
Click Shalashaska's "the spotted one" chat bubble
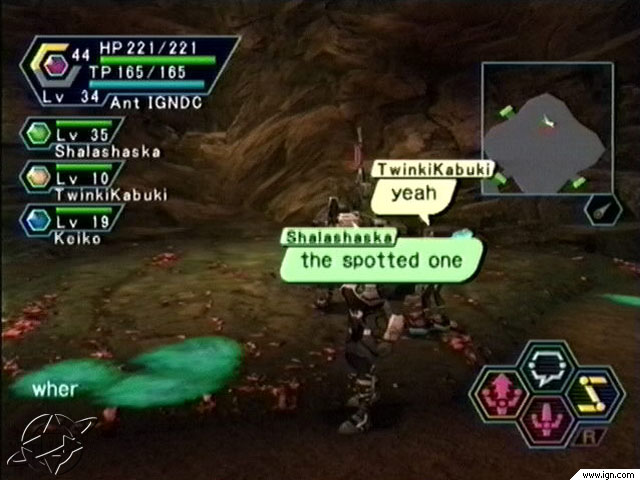pyautogui.click(x=382, y=260)
